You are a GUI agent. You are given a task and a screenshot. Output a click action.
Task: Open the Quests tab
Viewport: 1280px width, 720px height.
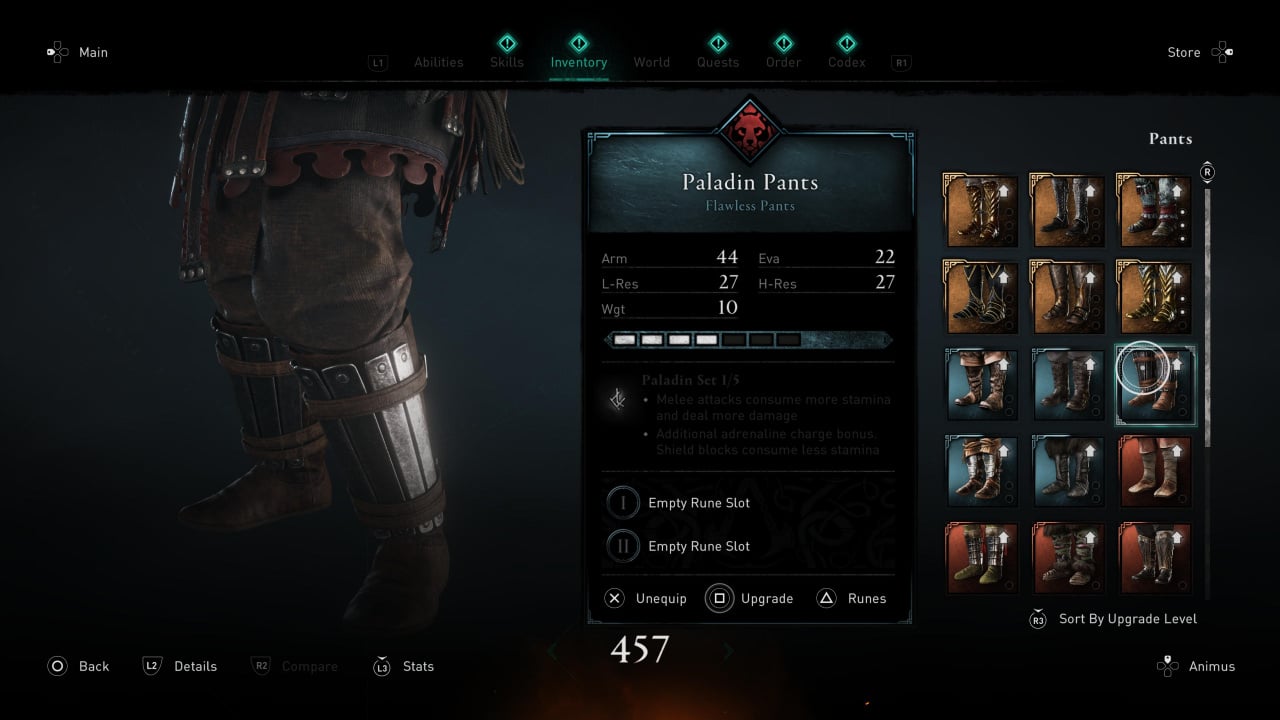click(718, 61)
